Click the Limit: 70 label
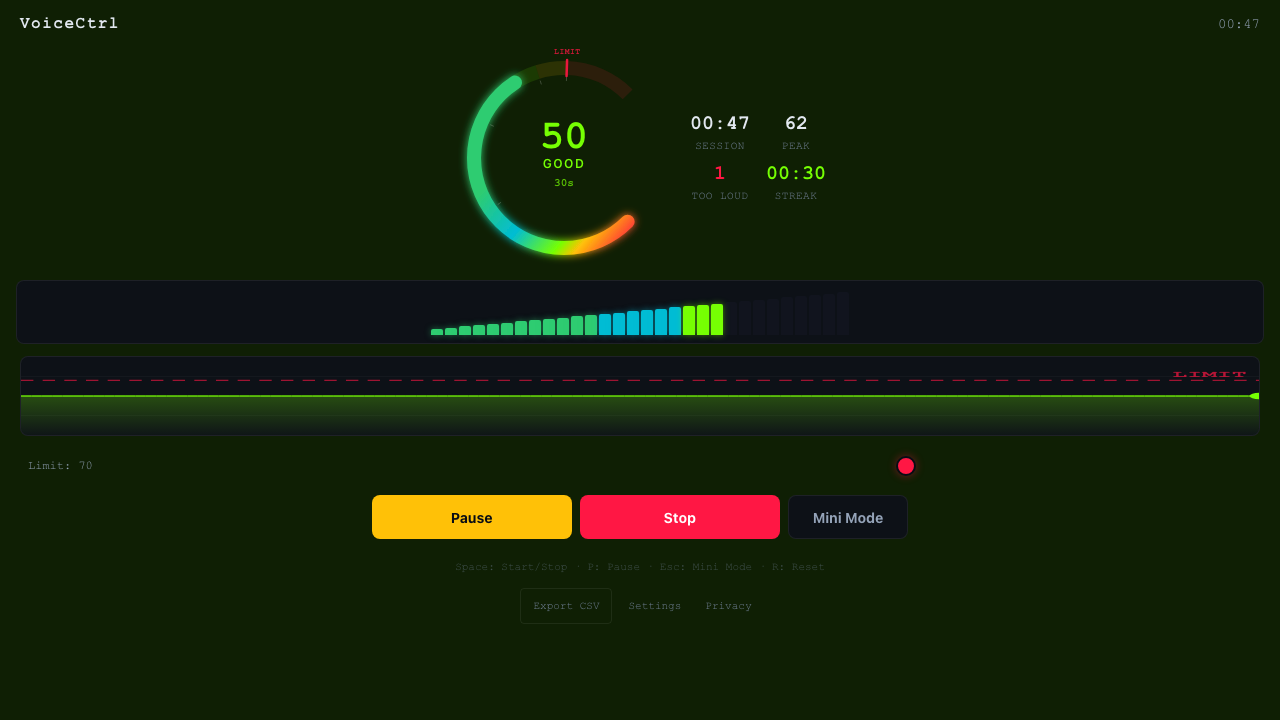The width and height of the screenshot is (1280, 720). (60, 465)
